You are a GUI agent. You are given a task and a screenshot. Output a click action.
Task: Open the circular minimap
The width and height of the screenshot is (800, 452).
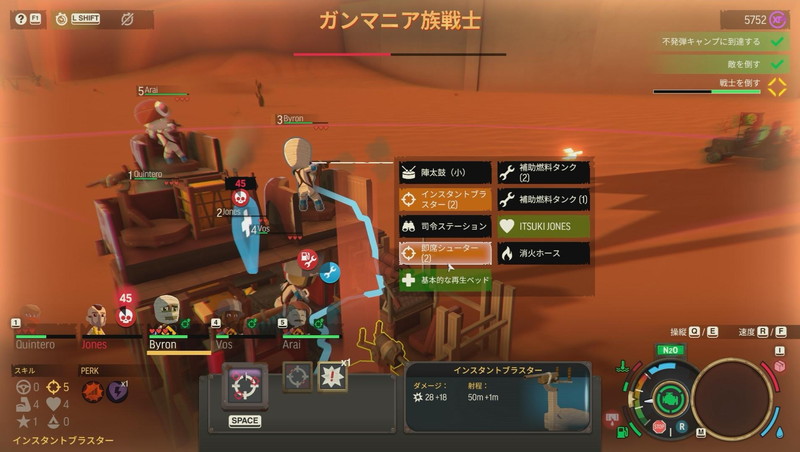(x=732, y=396)
